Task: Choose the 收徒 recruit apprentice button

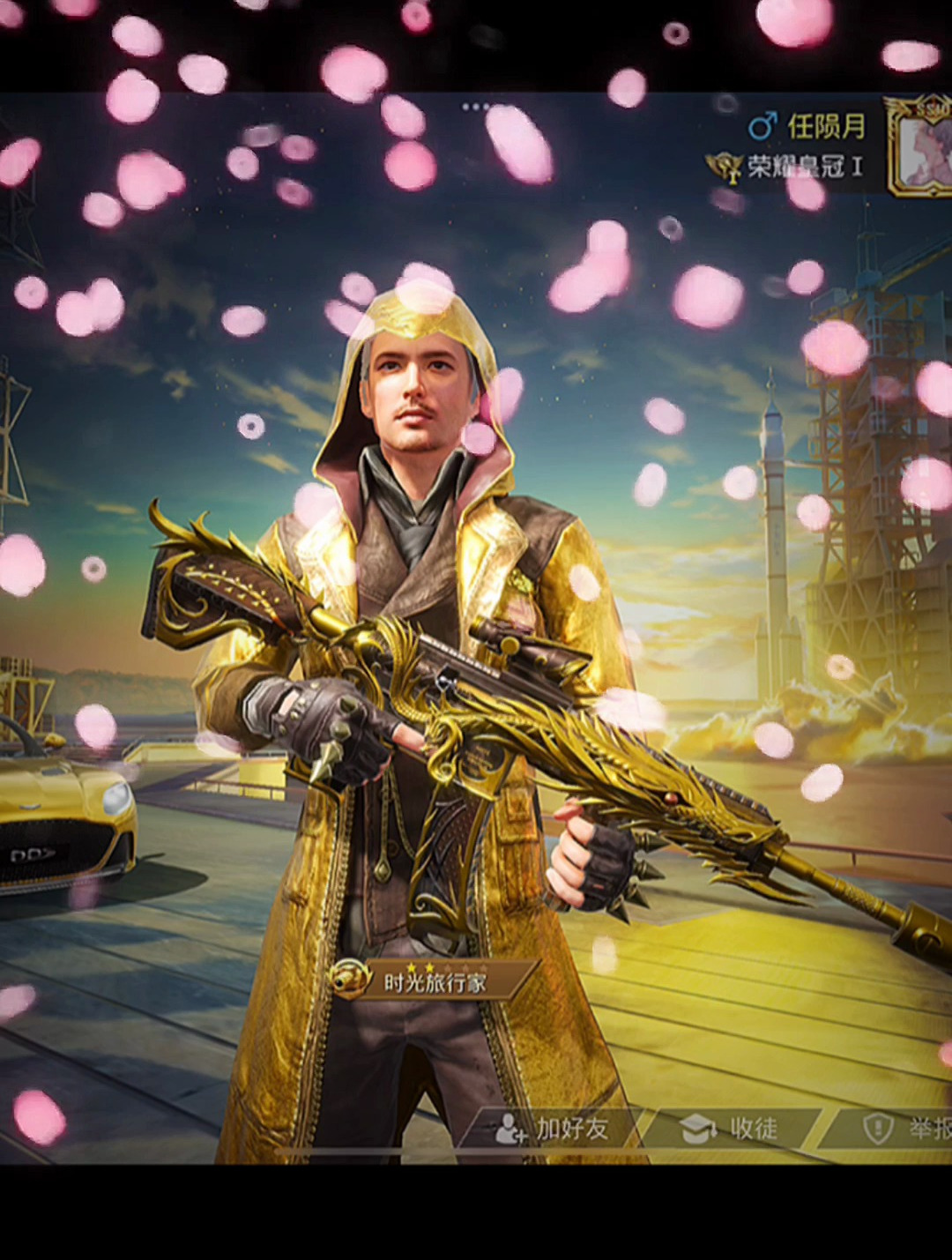Action: 732,1128
